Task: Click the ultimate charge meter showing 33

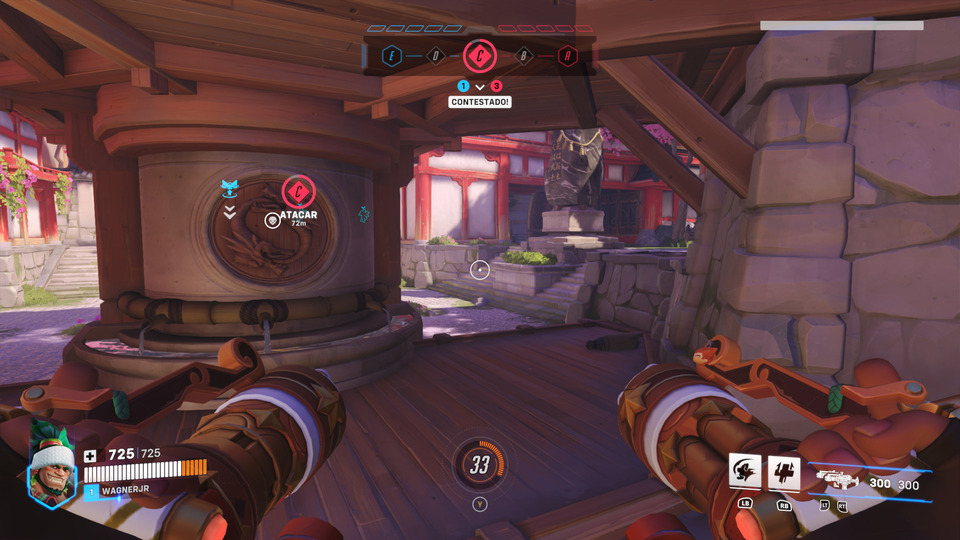Action: tap(480, 465)
